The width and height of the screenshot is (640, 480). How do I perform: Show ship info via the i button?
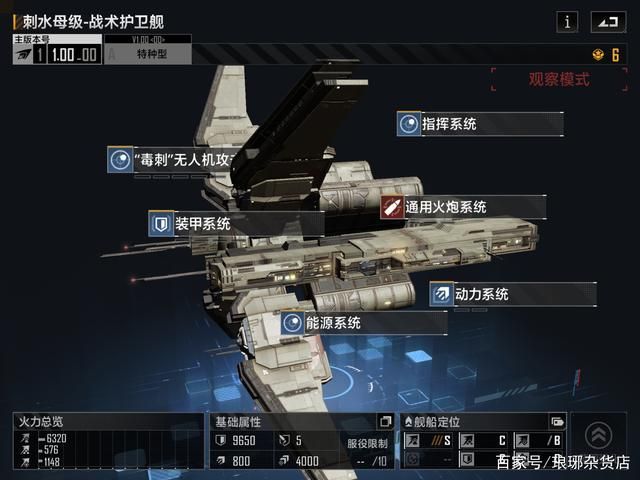568,21
